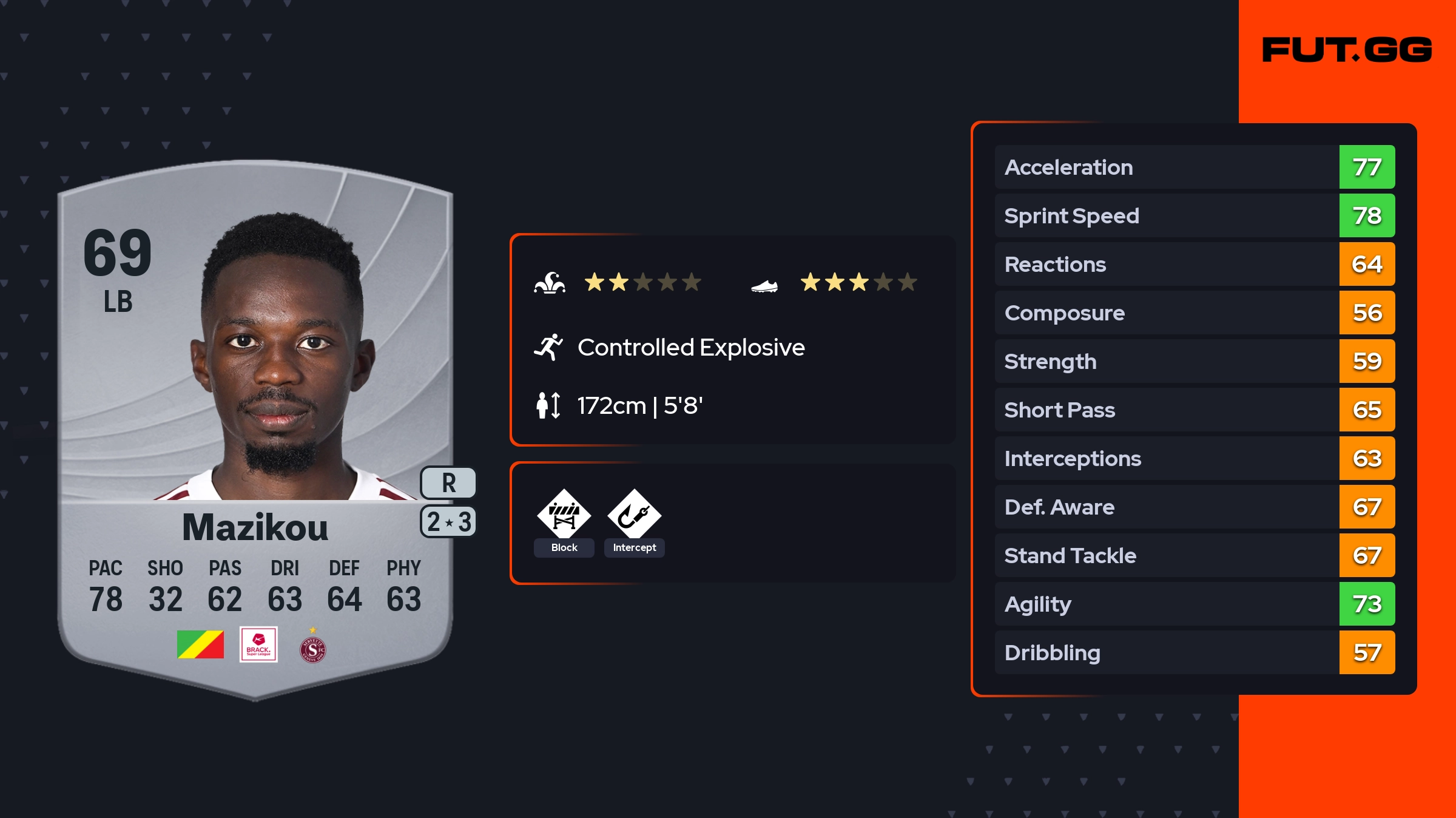Viewport: 1456px width, 818px height.
Task: Open the FUT.GG logo link
Action: click(1347, 50)
